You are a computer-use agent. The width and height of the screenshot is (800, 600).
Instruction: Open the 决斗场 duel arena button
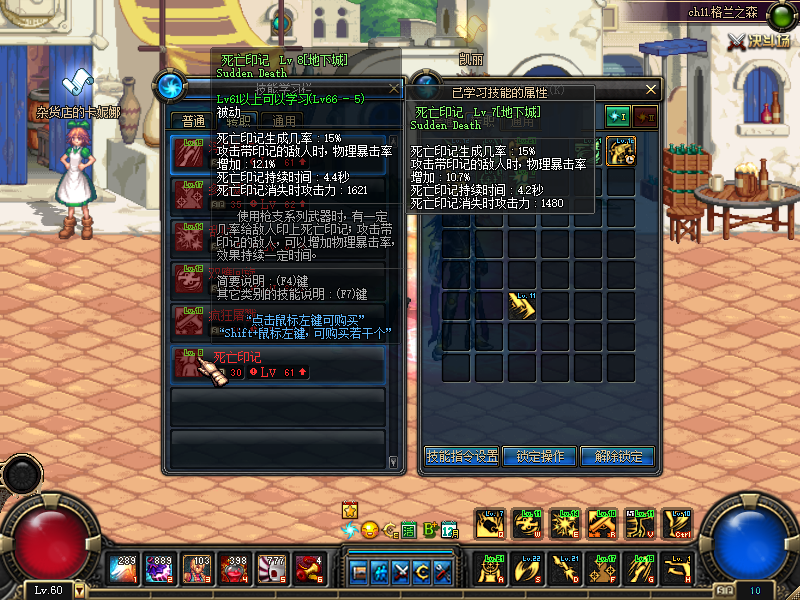tap(759, 41)
